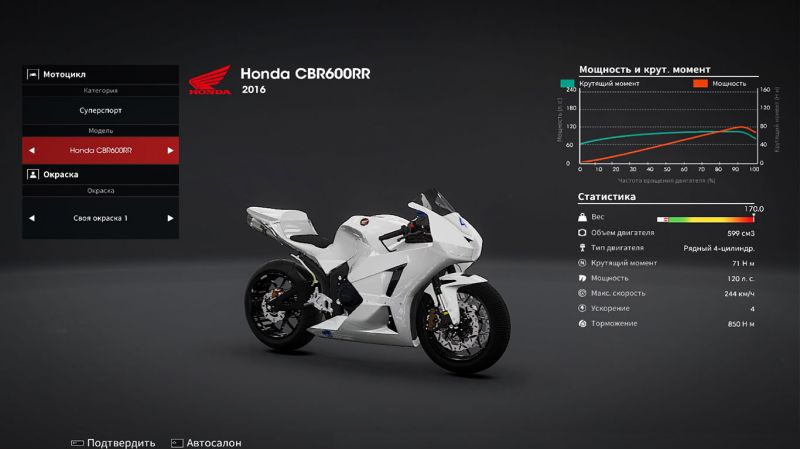Select the Своя окраска 1 paint row
Screen dimensions: 800x449
(x=100, y=218)
